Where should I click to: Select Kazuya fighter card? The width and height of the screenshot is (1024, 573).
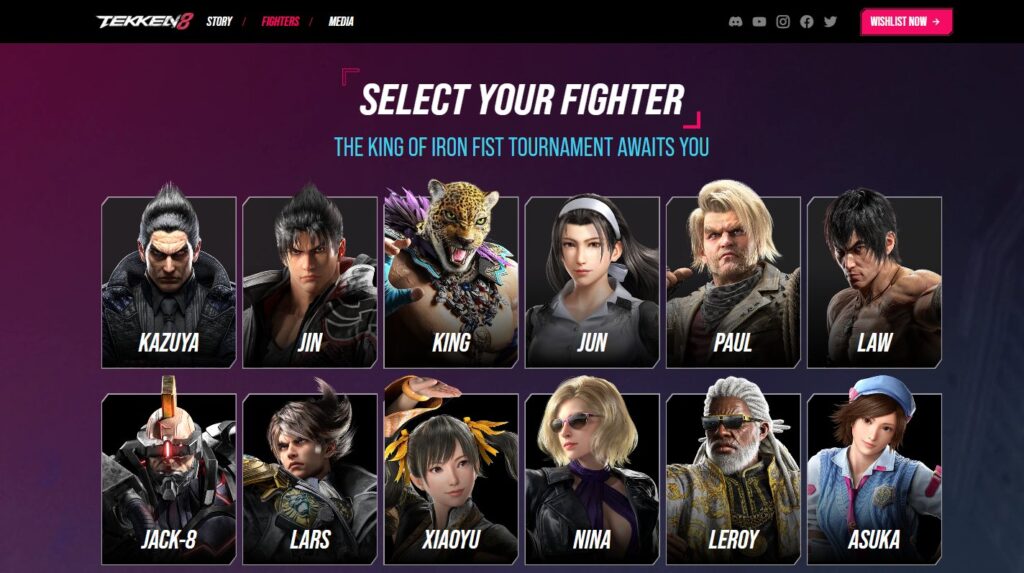tap(169, 282)
